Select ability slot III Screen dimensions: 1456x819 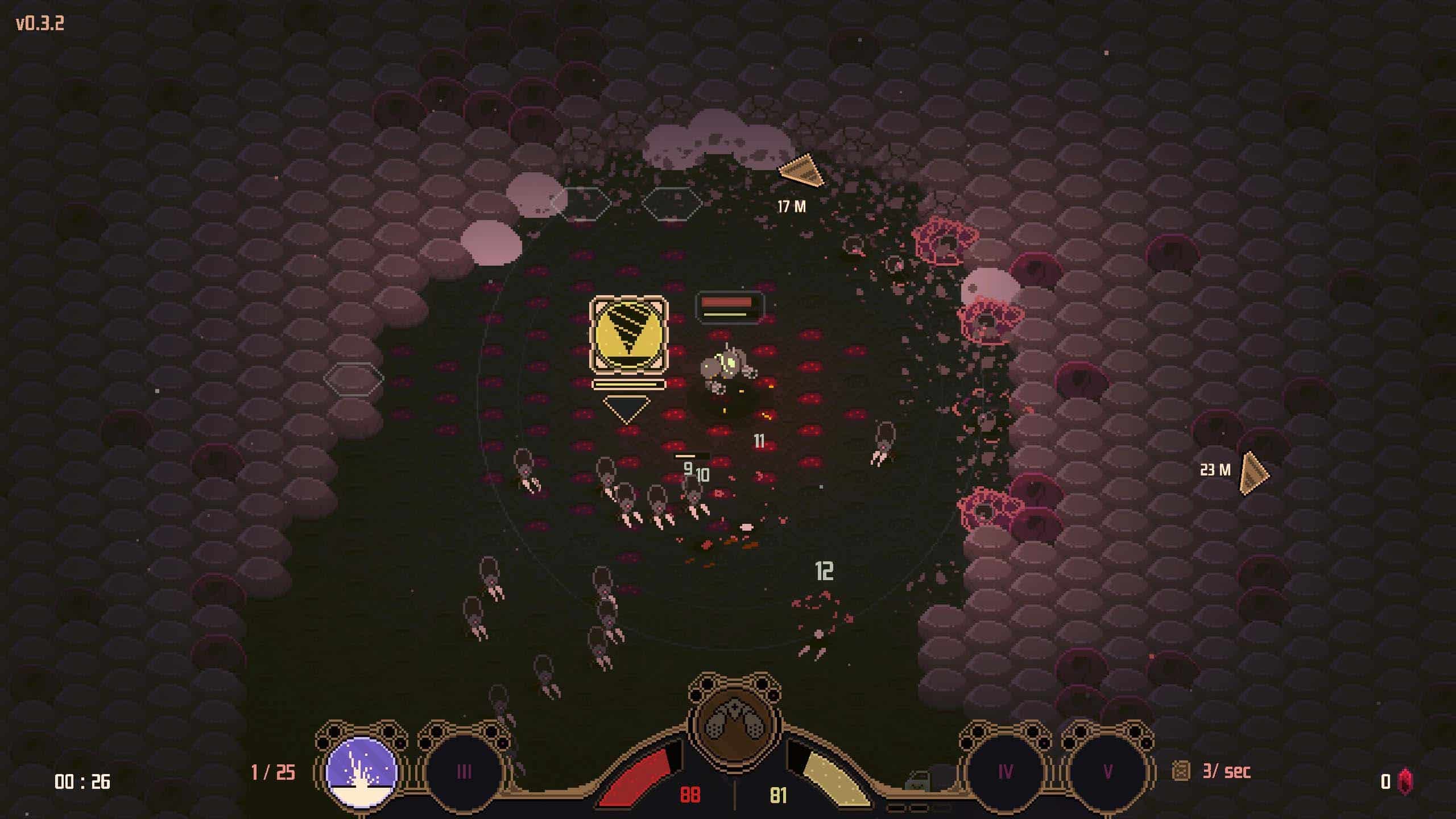(x=464, y=771)
